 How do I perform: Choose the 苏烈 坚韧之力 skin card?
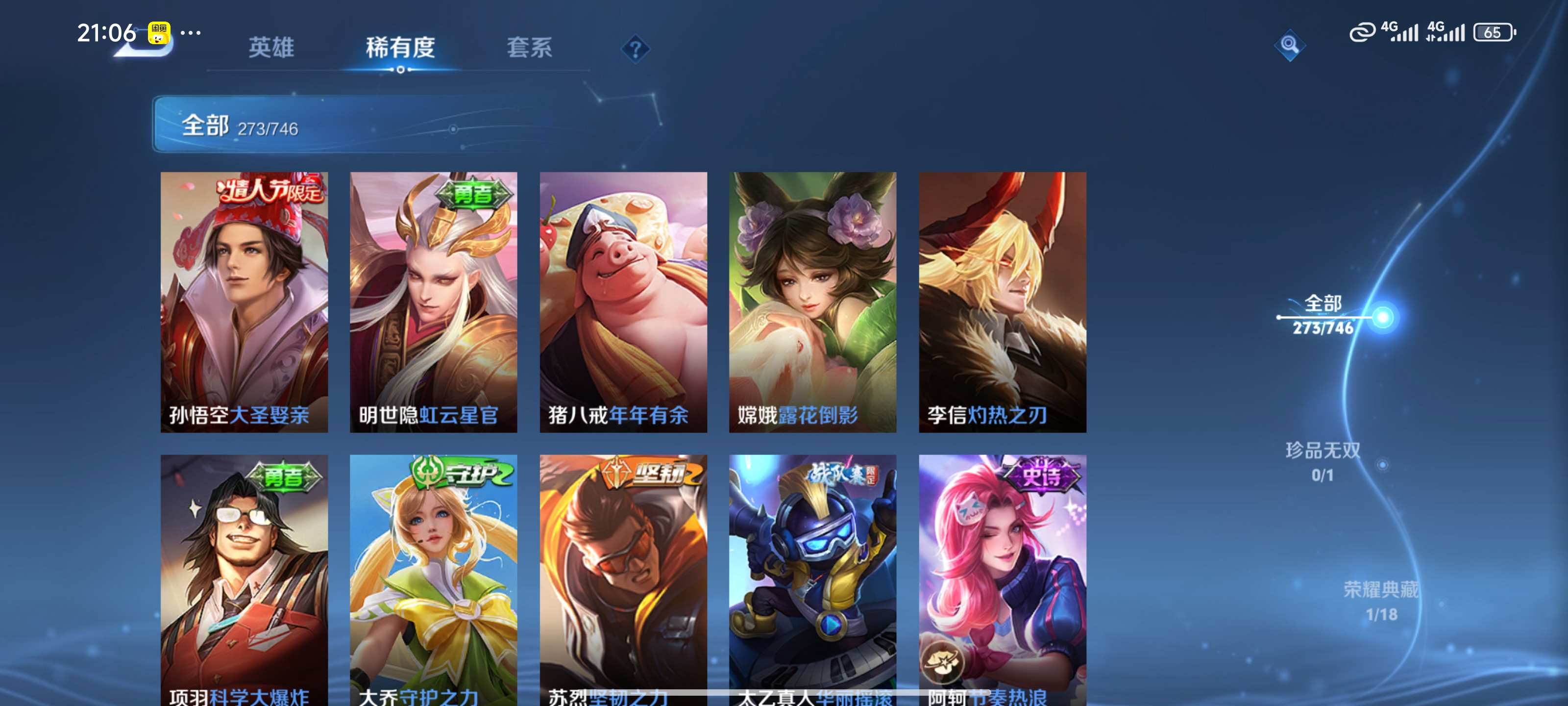pyautogui.click(x=623, y=579)
